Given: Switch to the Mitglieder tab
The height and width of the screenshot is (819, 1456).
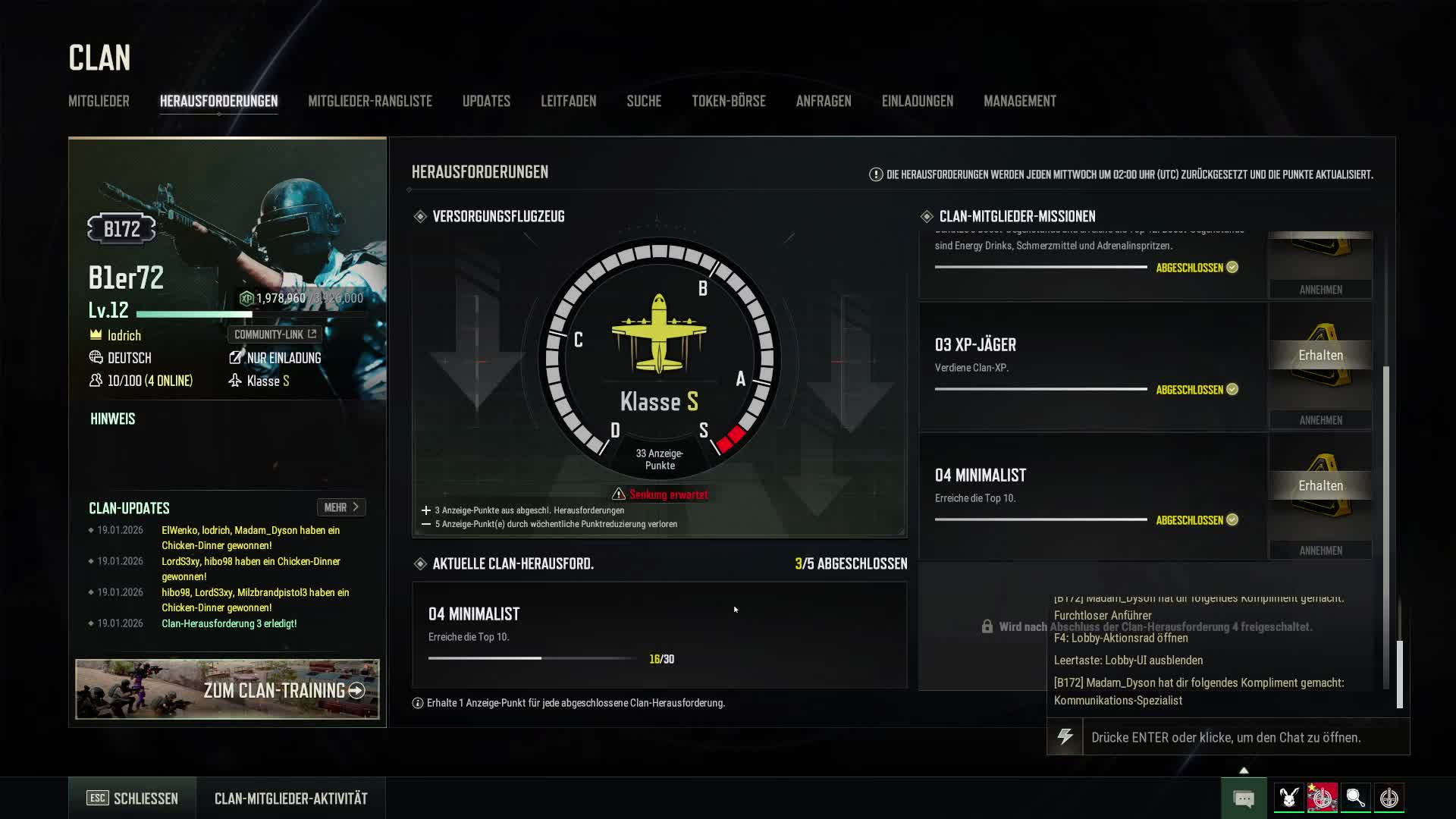Looking at the screenshot, I should (99, 101).
